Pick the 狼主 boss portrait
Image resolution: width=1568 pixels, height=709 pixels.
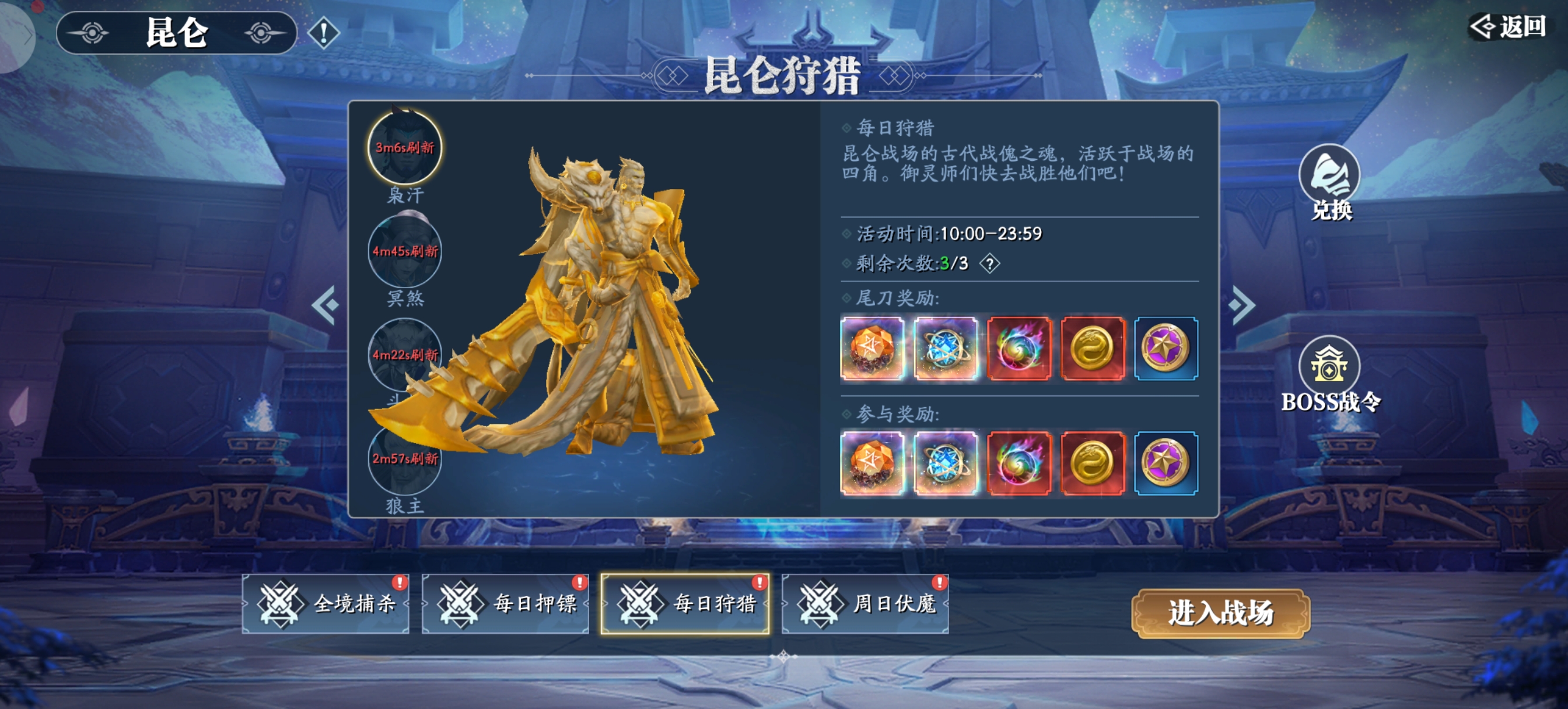405,460
